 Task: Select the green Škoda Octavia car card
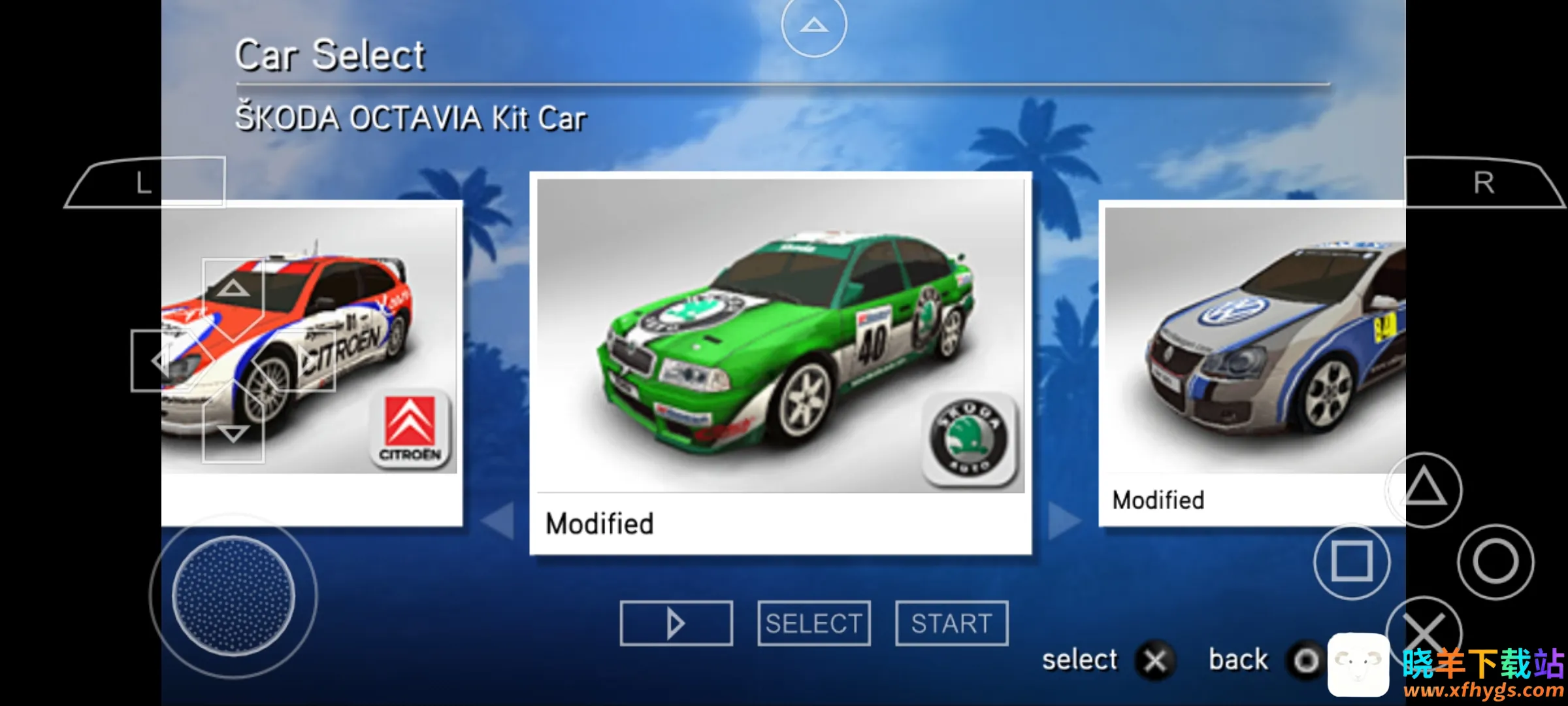(780, 363)
